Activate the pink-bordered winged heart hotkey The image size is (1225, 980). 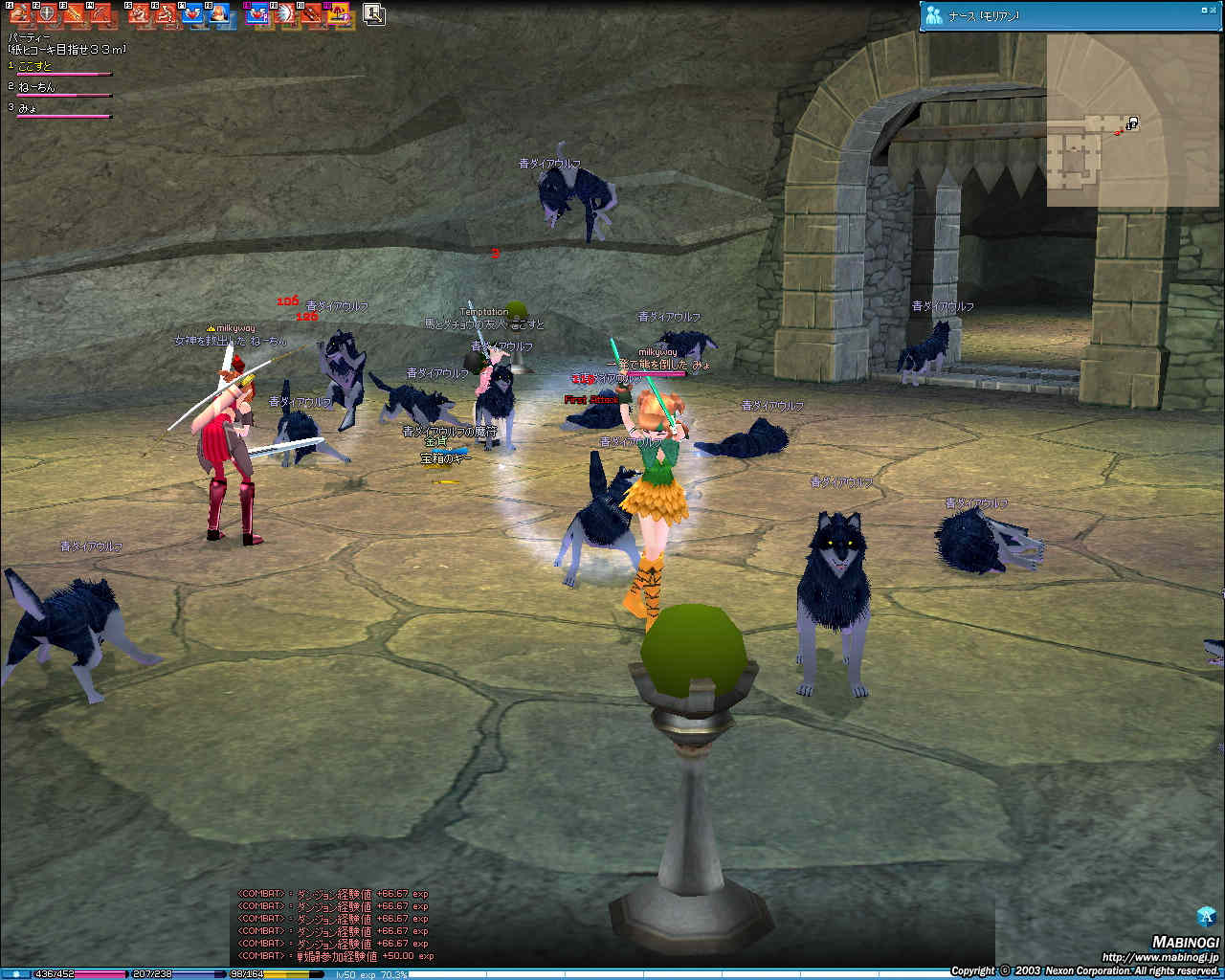256,14
